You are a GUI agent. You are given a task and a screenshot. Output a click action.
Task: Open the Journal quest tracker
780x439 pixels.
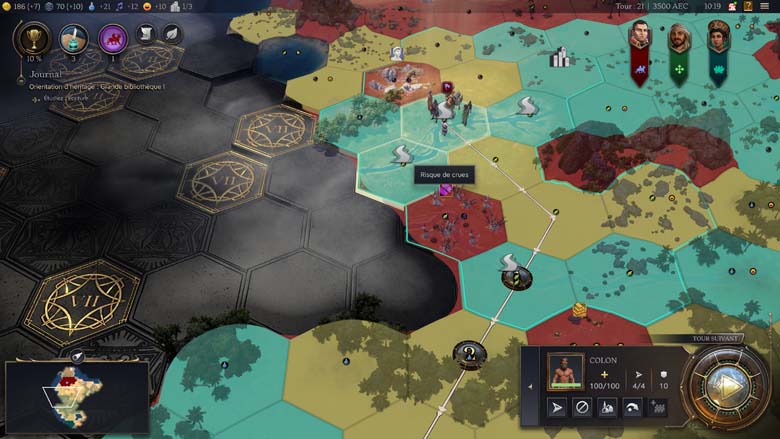(x=47, y=72)
